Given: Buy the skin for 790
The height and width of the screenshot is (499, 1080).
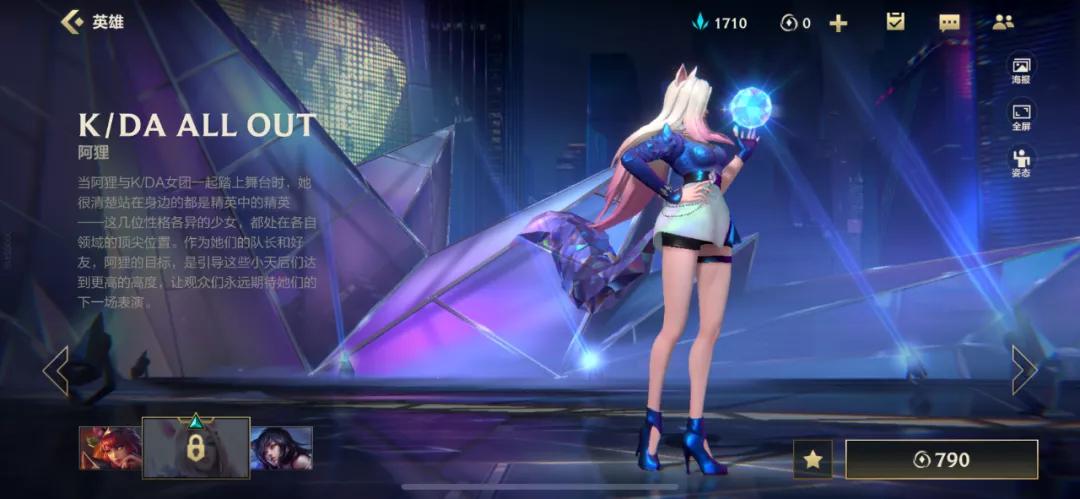Looking at the screenshot, I should click(941, 459).
